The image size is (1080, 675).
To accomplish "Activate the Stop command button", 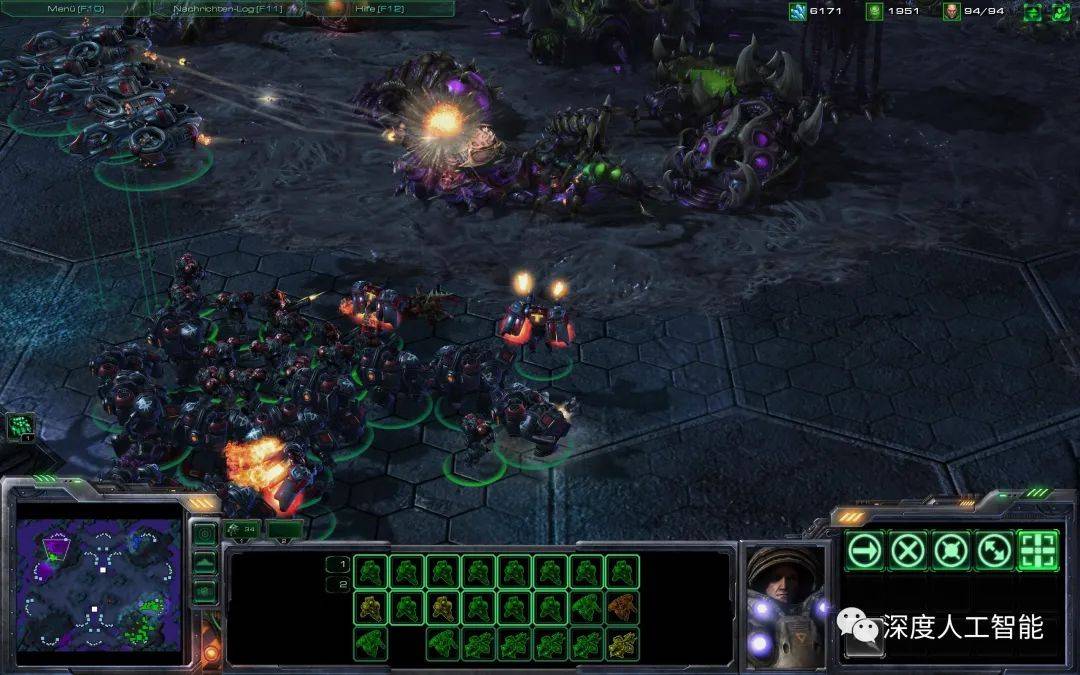I will click(x=909, y=550).
